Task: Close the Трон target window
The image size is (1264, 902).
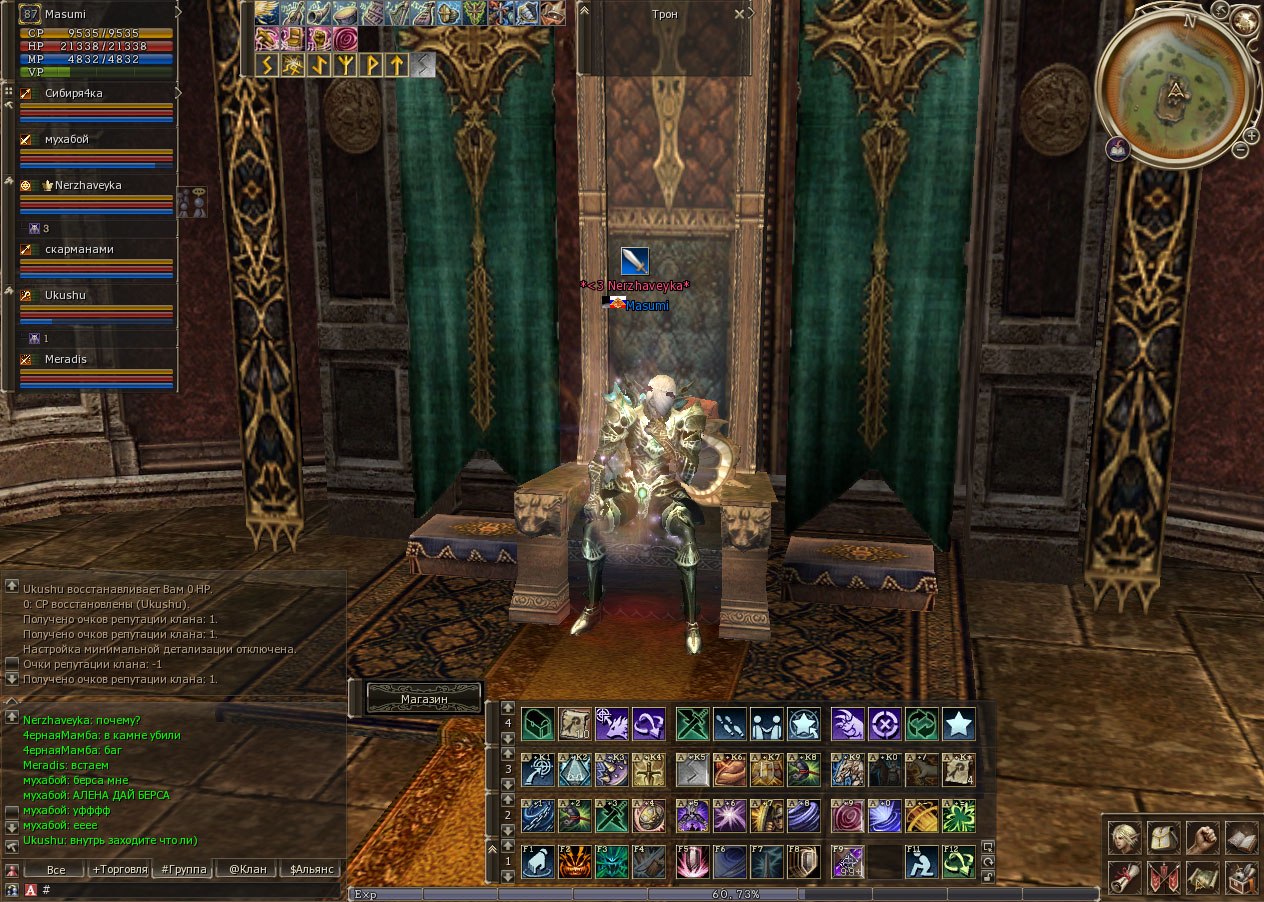Action: click(x=739, y=14)
